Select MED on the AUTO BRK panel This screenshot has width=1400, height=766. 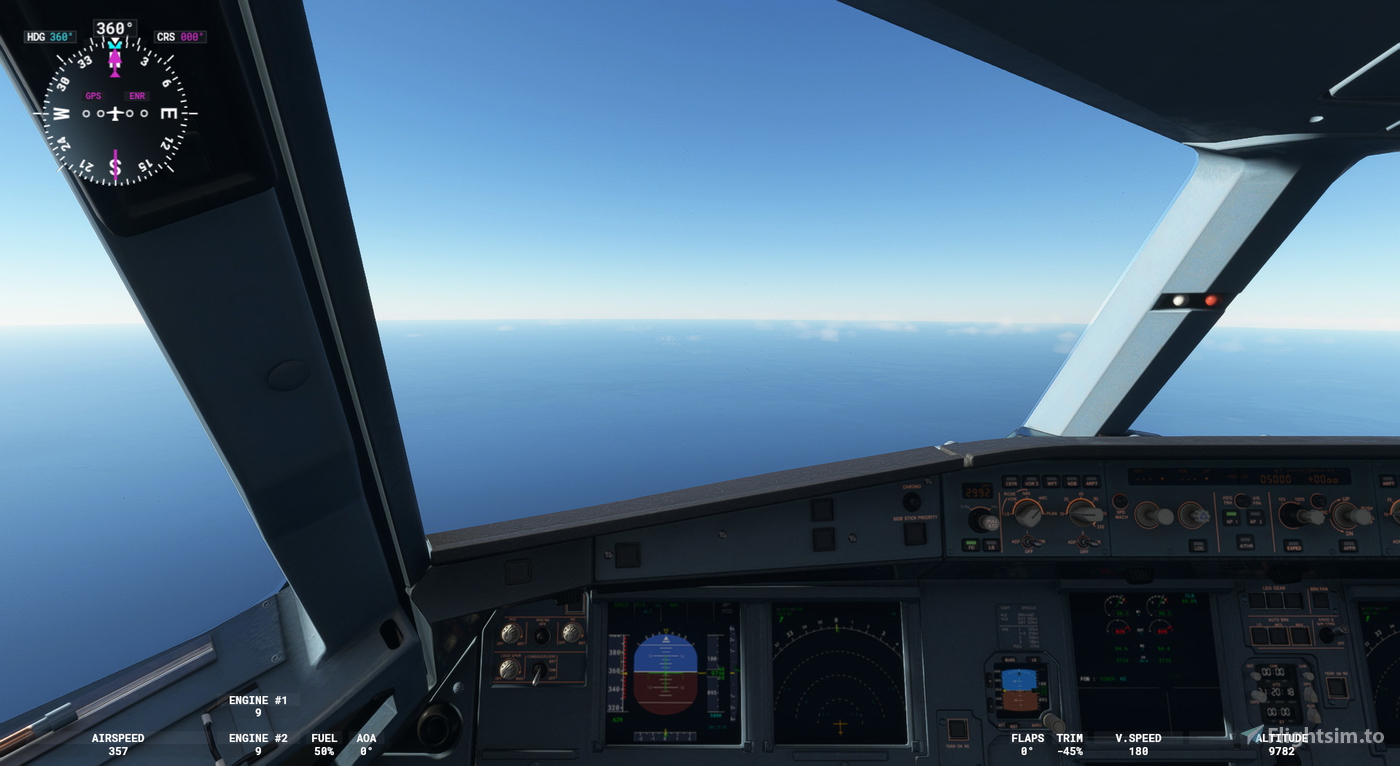[x=1278, y=636]
